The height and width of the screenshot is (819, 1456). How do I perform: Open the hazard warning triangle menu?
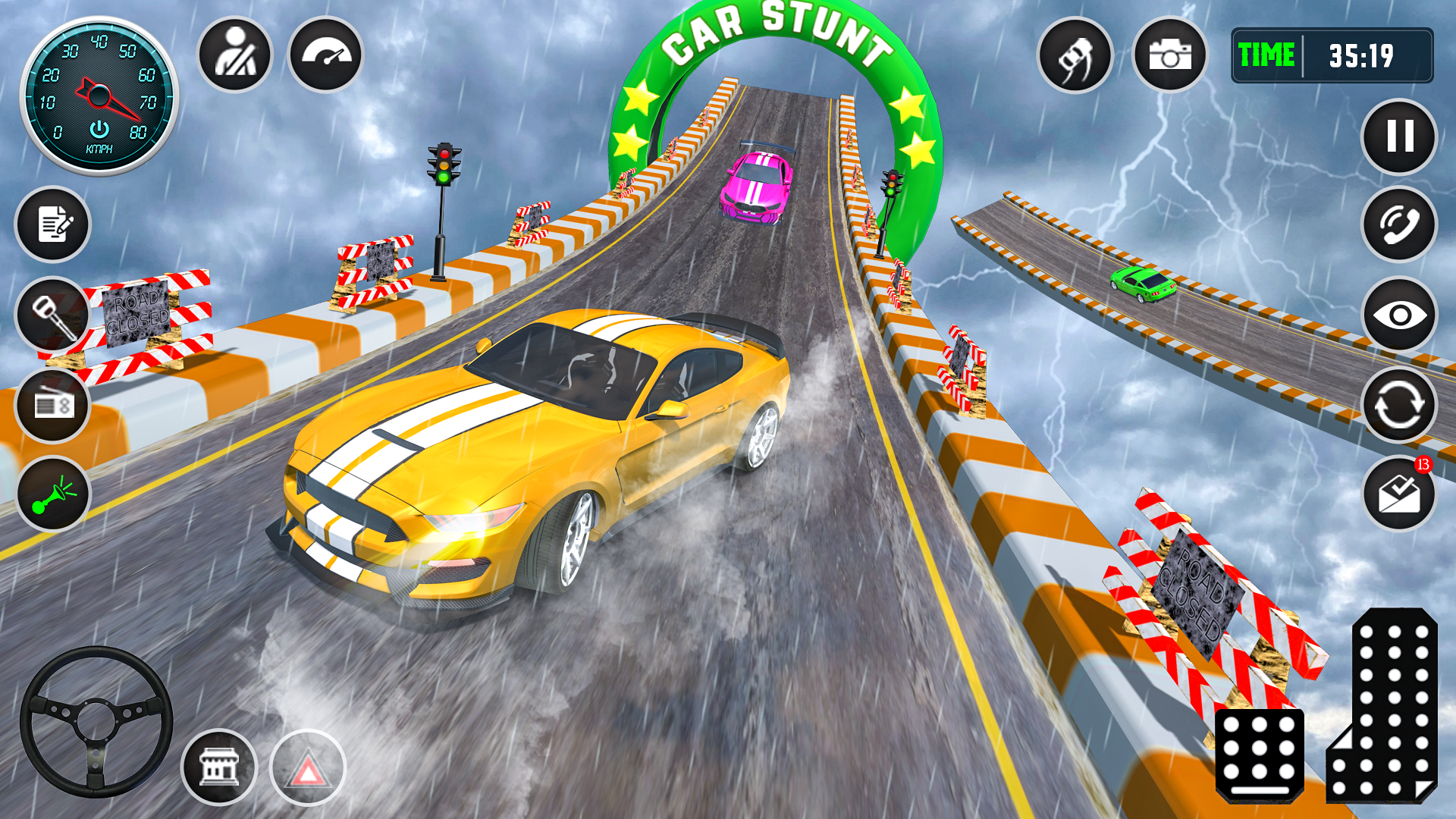[309, 767]
